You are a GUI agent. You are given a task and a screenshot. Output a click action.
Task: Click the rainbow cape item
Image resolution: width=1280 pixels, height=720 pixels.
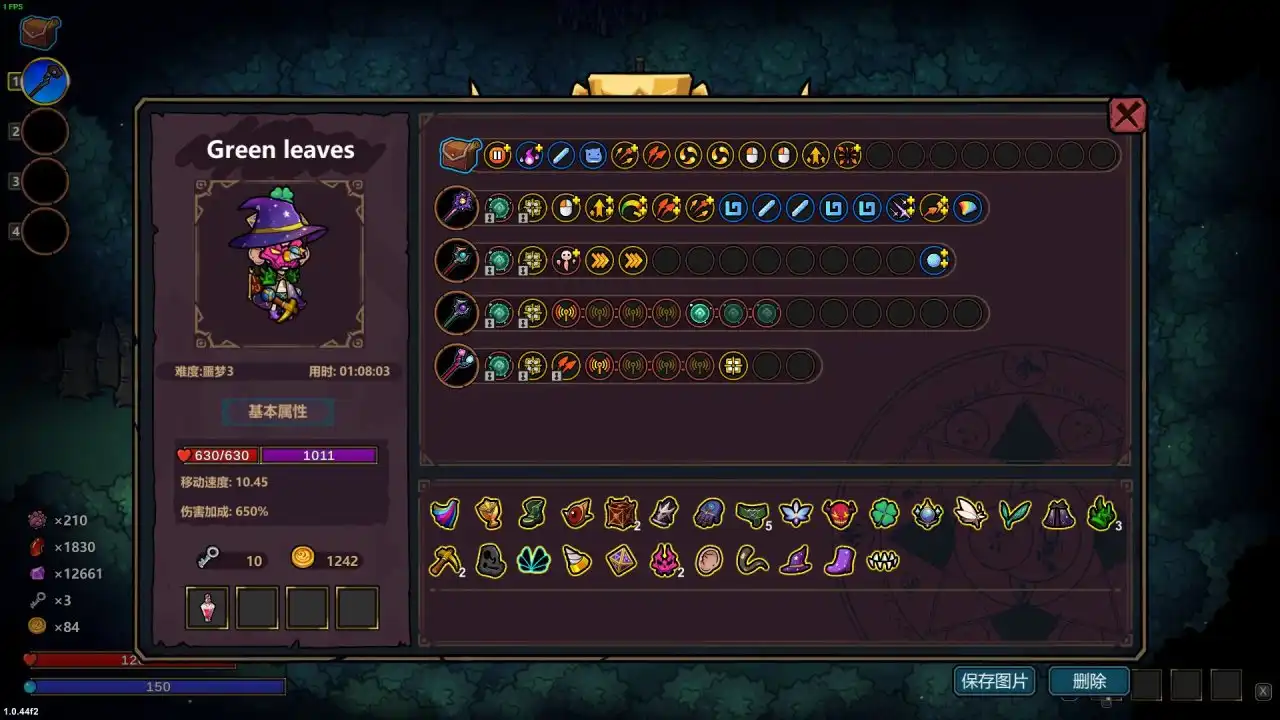(444, 514)
